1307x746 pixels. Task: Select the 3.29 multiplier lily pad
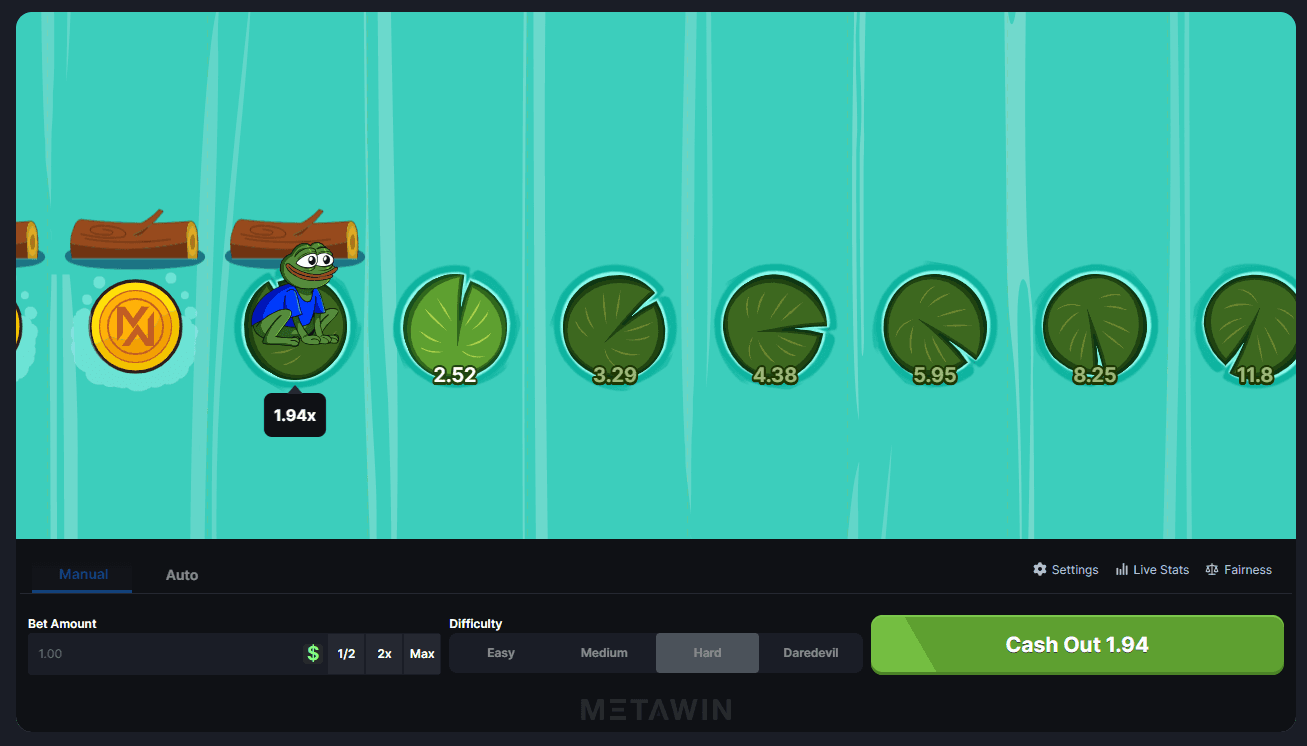point(614,327)
